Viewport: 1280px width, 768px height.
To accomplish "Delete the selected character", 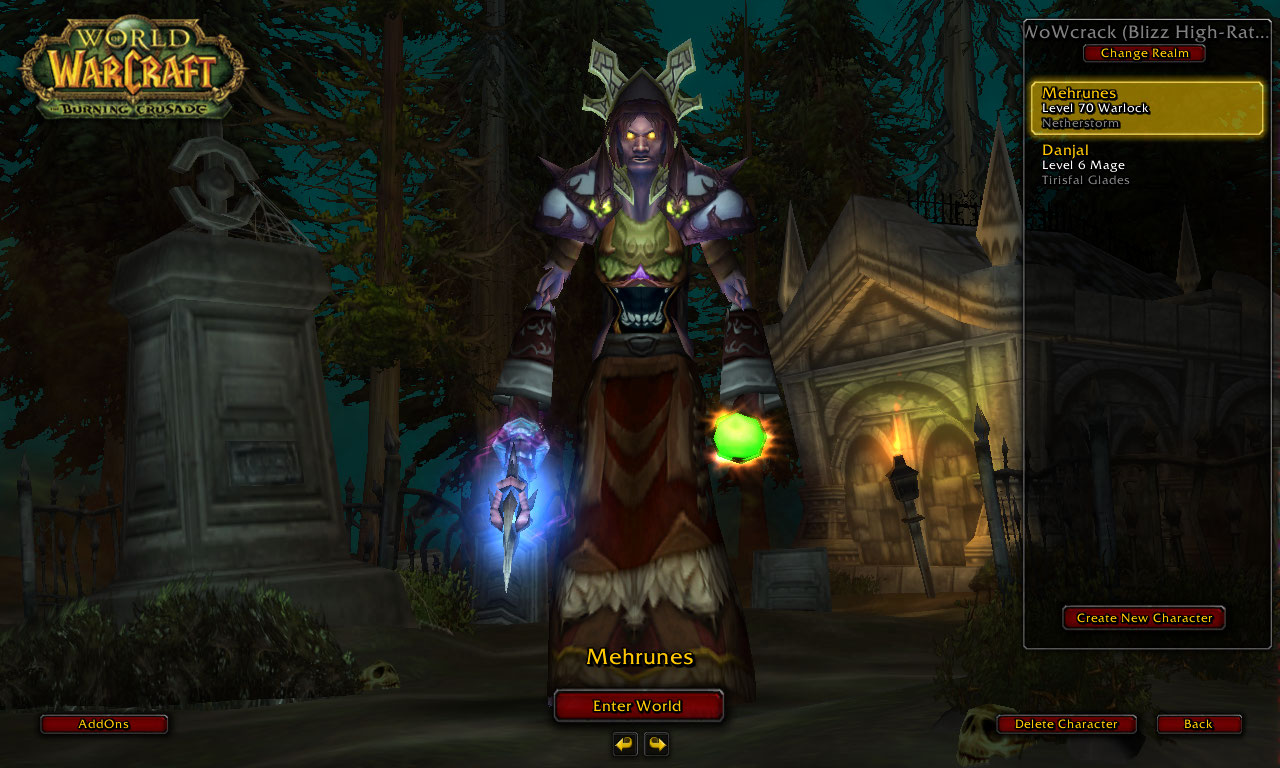I will coord(1066,724).
